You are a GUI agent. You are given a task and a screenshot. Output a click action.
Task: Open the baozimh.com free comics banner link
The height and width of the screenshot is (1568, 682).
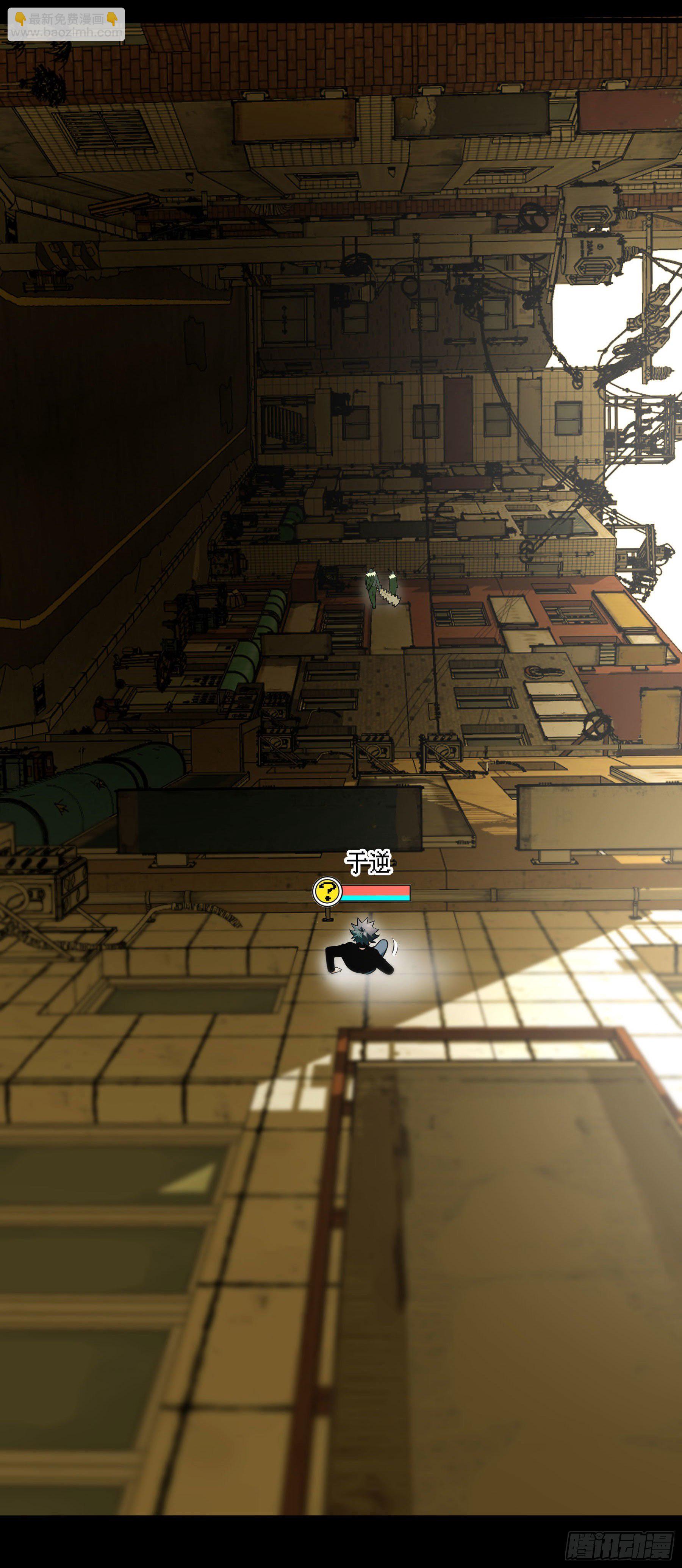click(x=66, y=25)
